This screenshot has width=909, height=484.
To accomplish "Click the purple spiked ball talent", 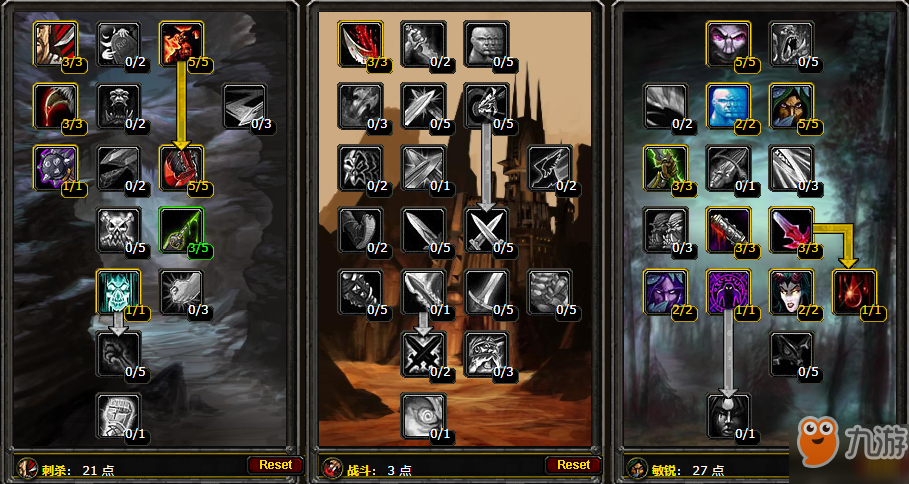I will coord(55,167).
